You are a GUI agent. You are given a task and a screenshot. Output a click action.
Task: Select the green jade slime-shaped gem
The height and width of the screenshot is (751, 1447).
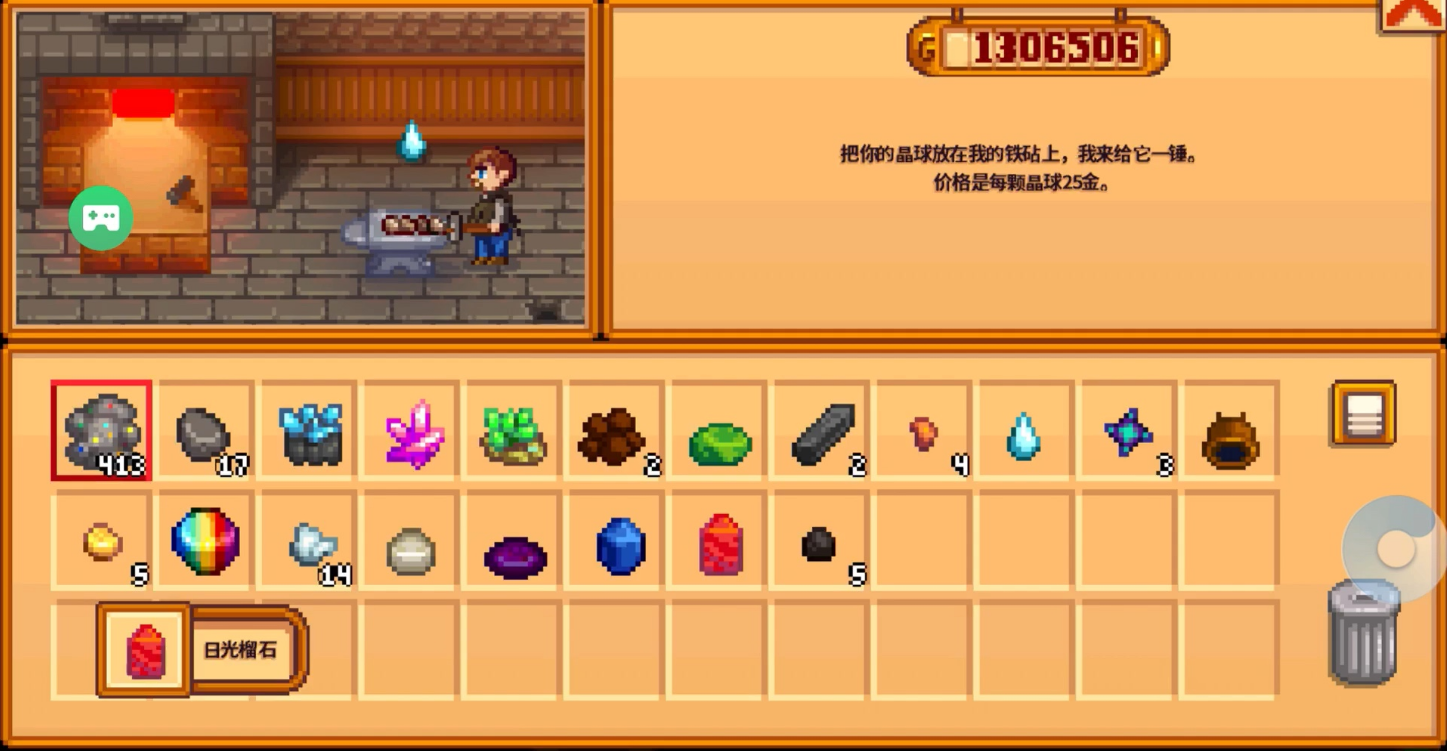pos(719,443)
